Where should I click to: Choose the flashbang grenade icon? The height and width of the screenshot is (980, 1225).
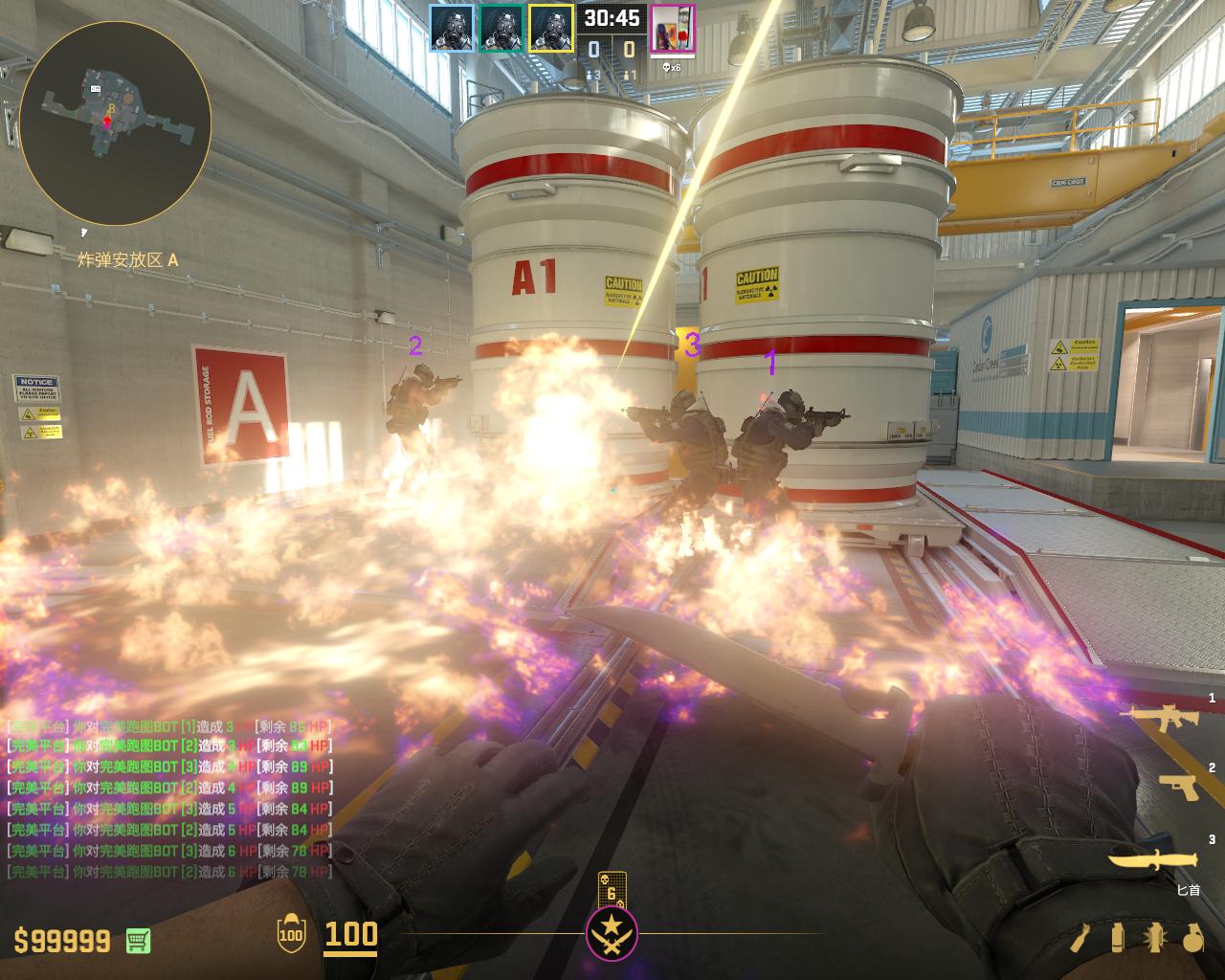[1154, 938]
